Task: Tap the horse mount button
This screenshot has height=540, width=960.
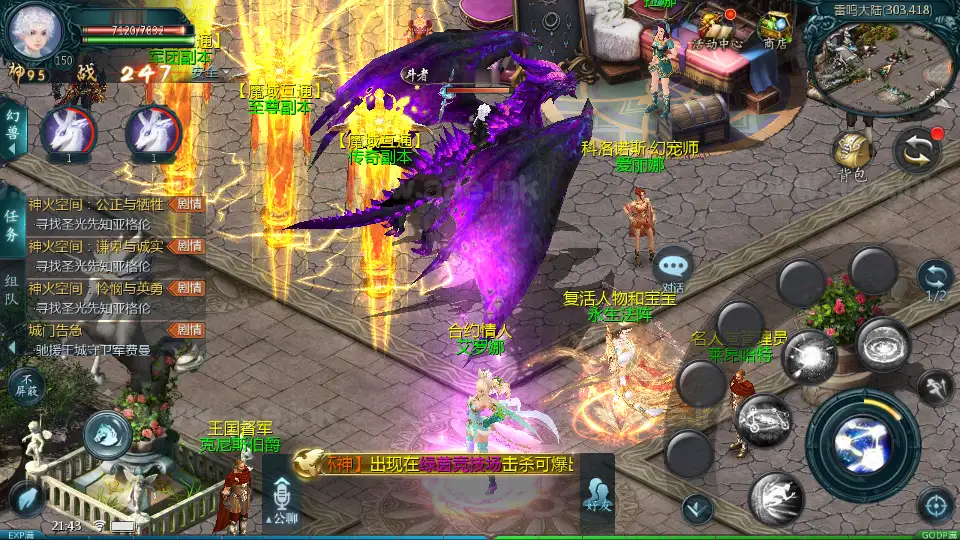Action: 107,434
